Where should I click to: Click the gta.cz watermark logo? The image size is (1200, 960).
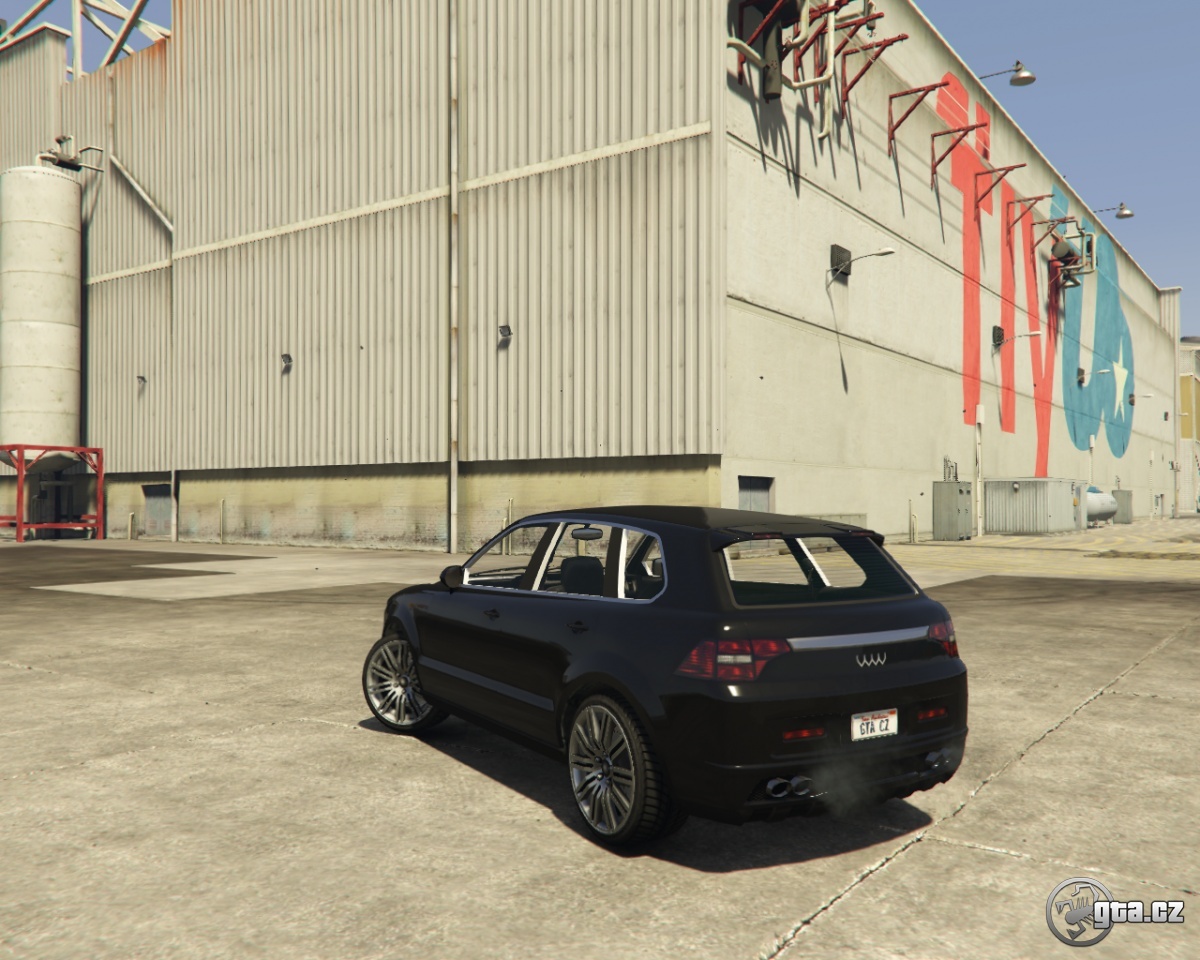pyautogui.click(x=1114, y=911)
